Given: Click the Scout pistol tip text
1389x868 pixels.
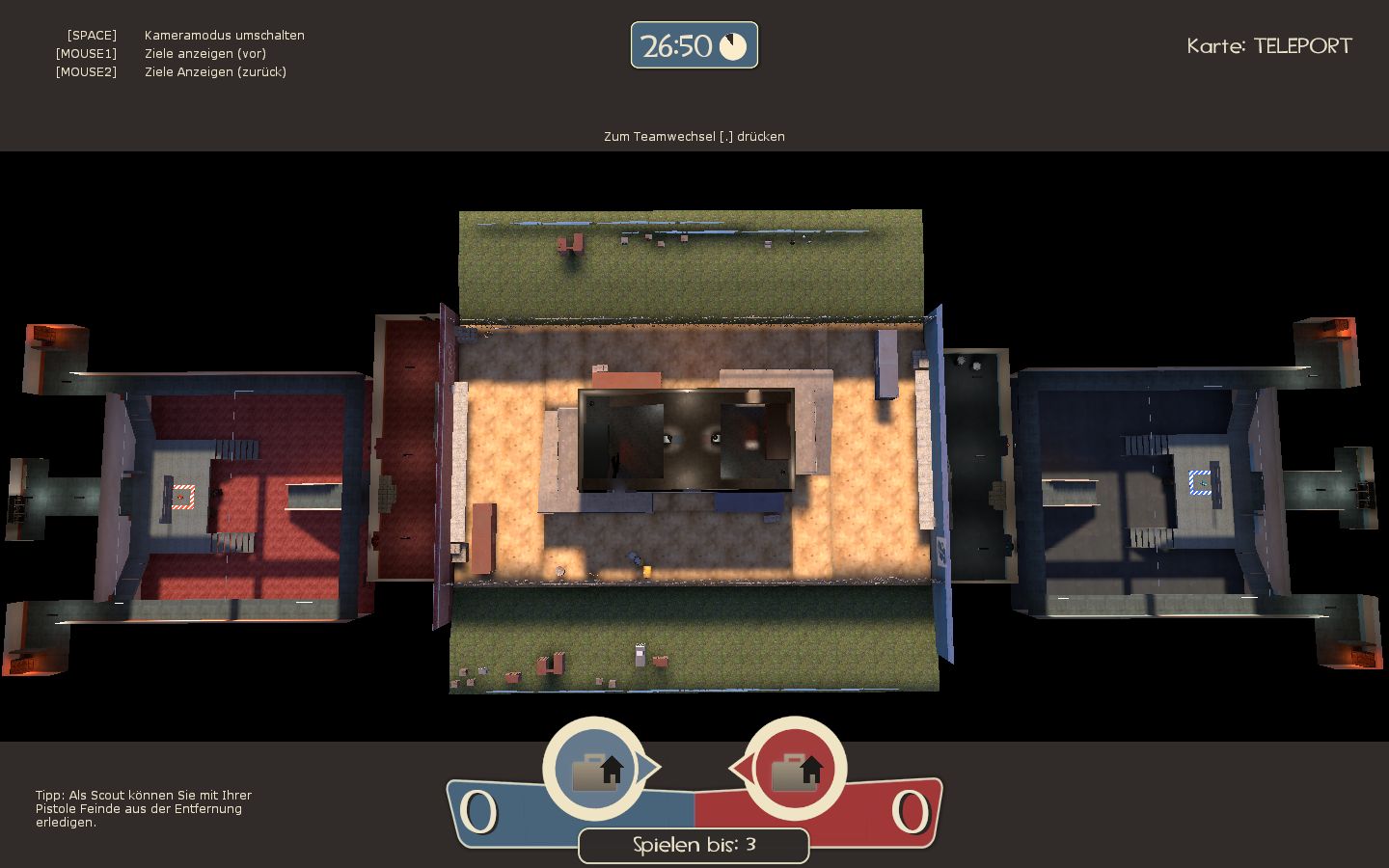Looking at the screenshot, I should tap(143, 809).
